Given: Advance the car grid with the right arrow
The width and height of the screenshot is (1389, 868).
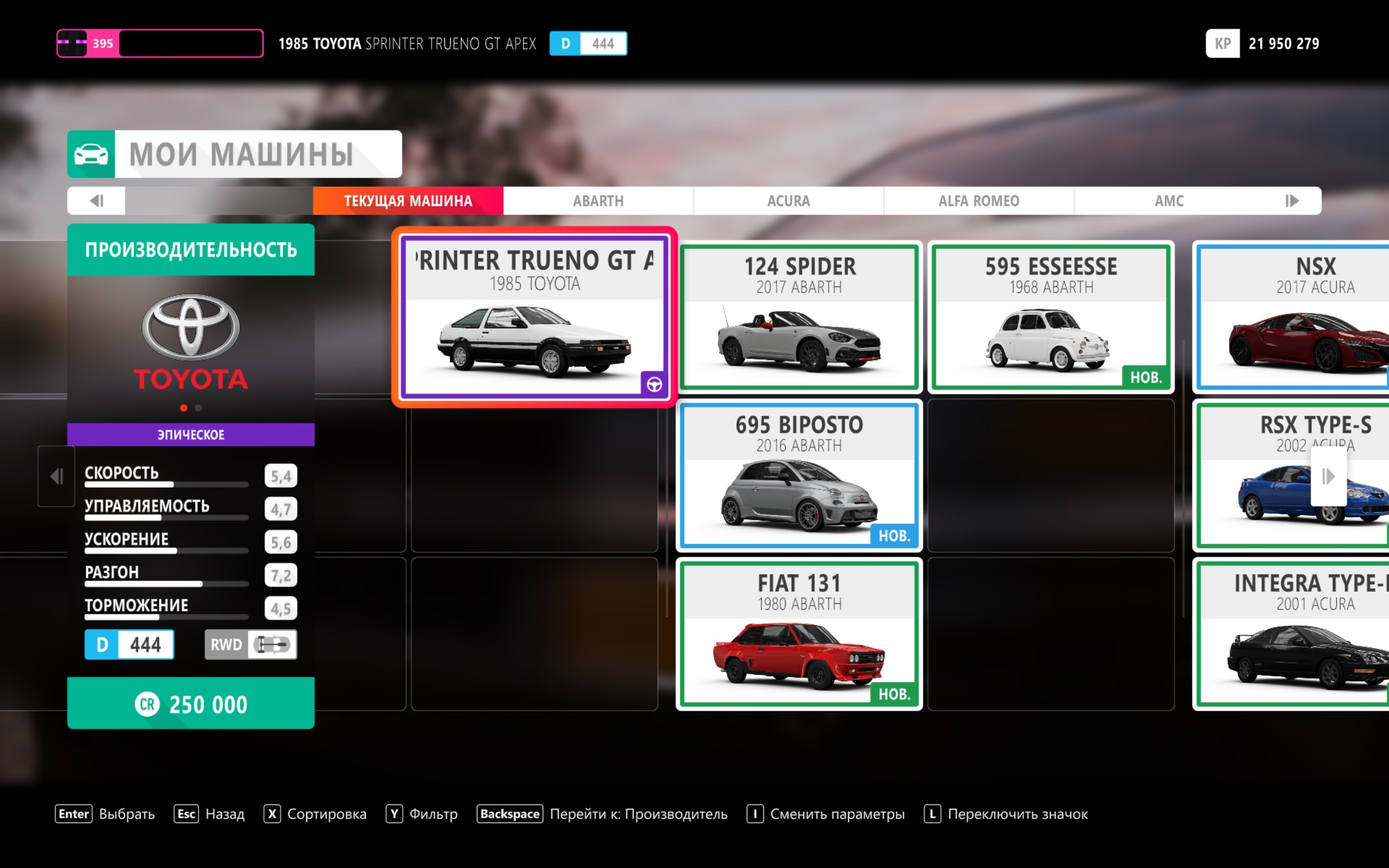Looking at the screenshot, I should pos(1328,476).
